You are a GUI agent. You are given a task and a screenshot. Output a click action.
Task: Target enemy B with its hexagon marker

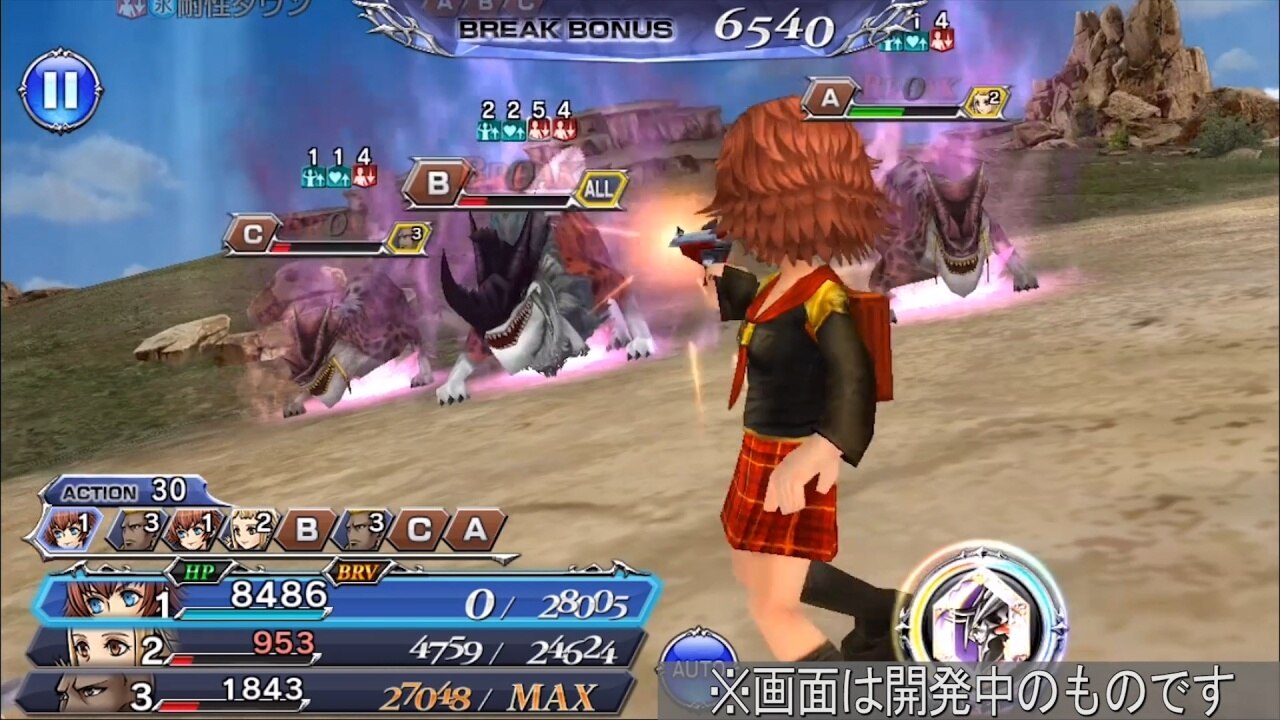coord(436,182)
